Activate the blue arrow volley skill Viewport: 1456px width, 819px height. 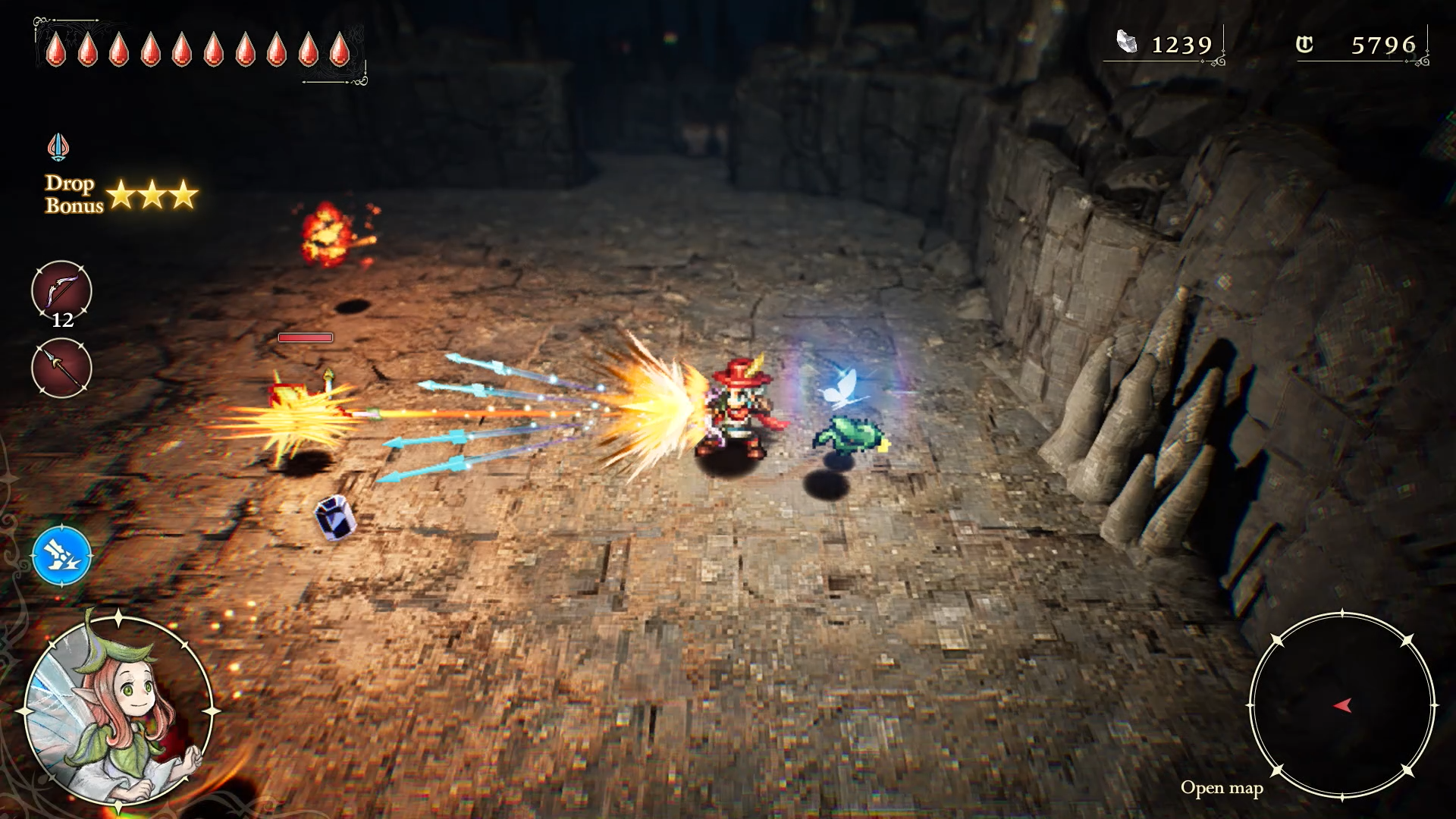coord(61,556)
